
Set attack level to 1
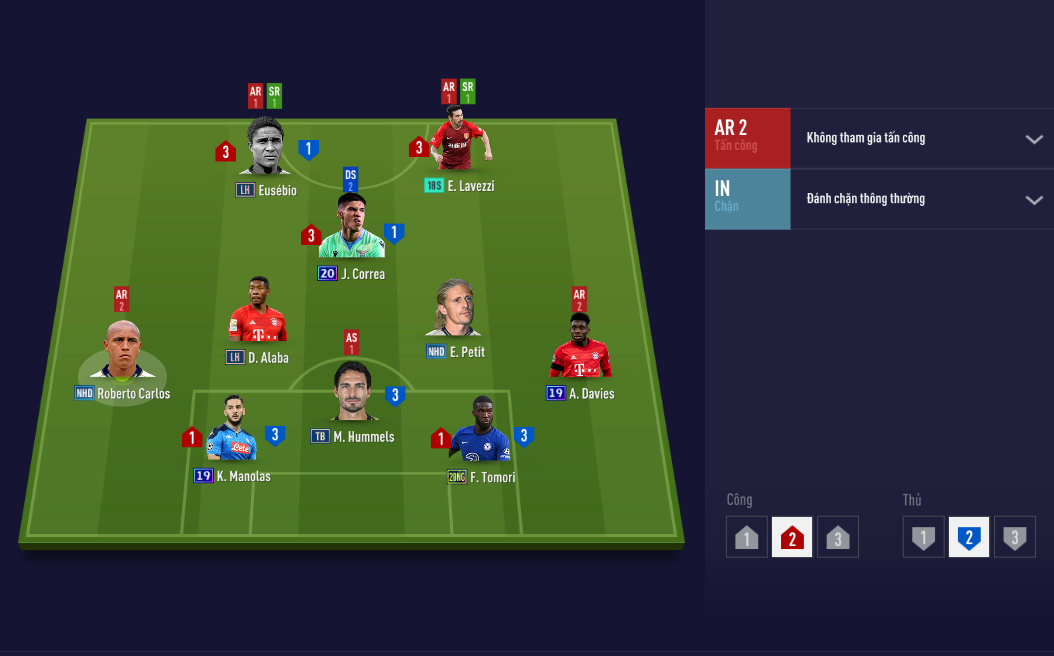pos(746,538)
